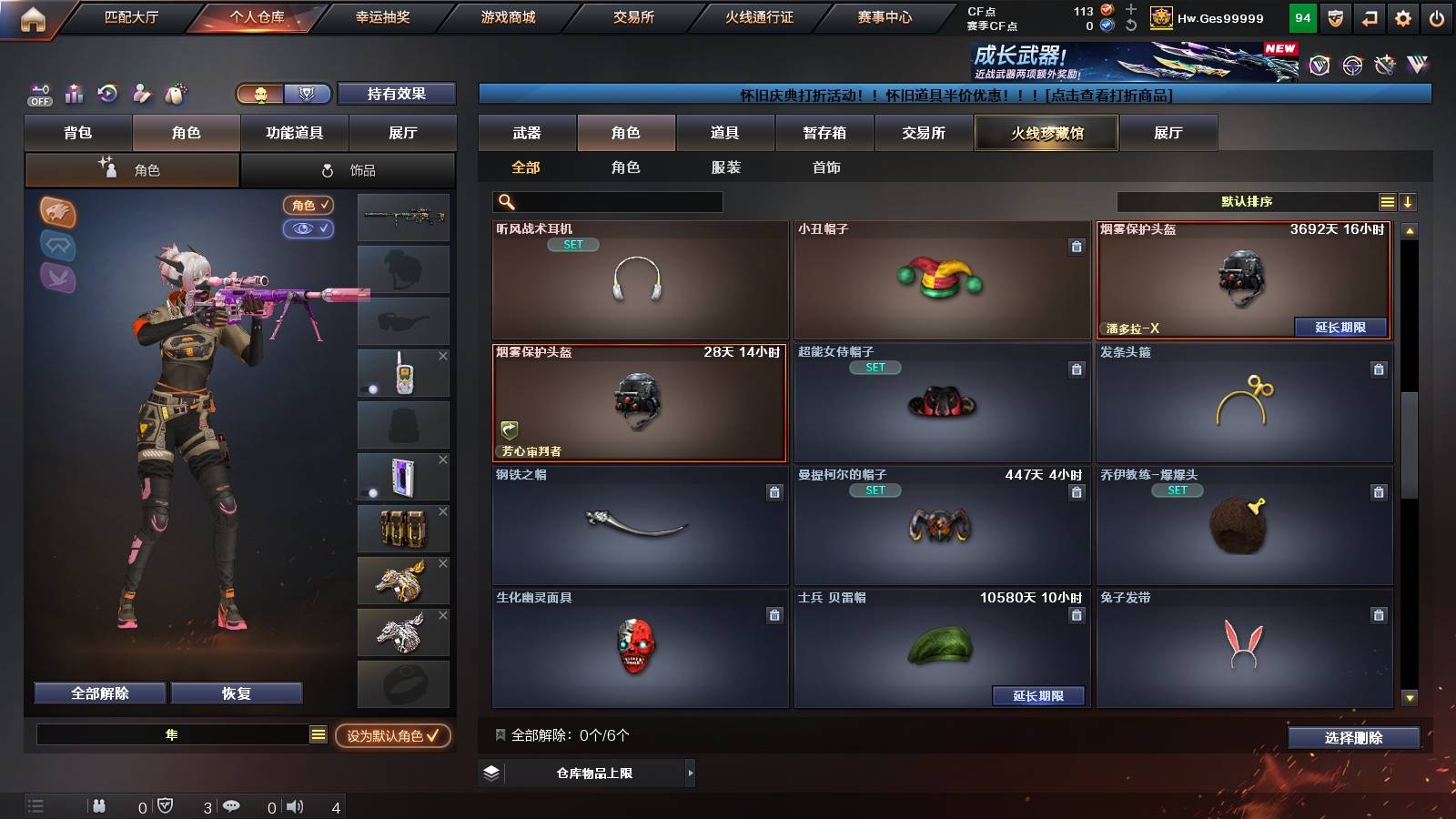Switch the character/rank display toggle to trophy mode
This screenshot has height=819, width=1456.
[308, 94]
